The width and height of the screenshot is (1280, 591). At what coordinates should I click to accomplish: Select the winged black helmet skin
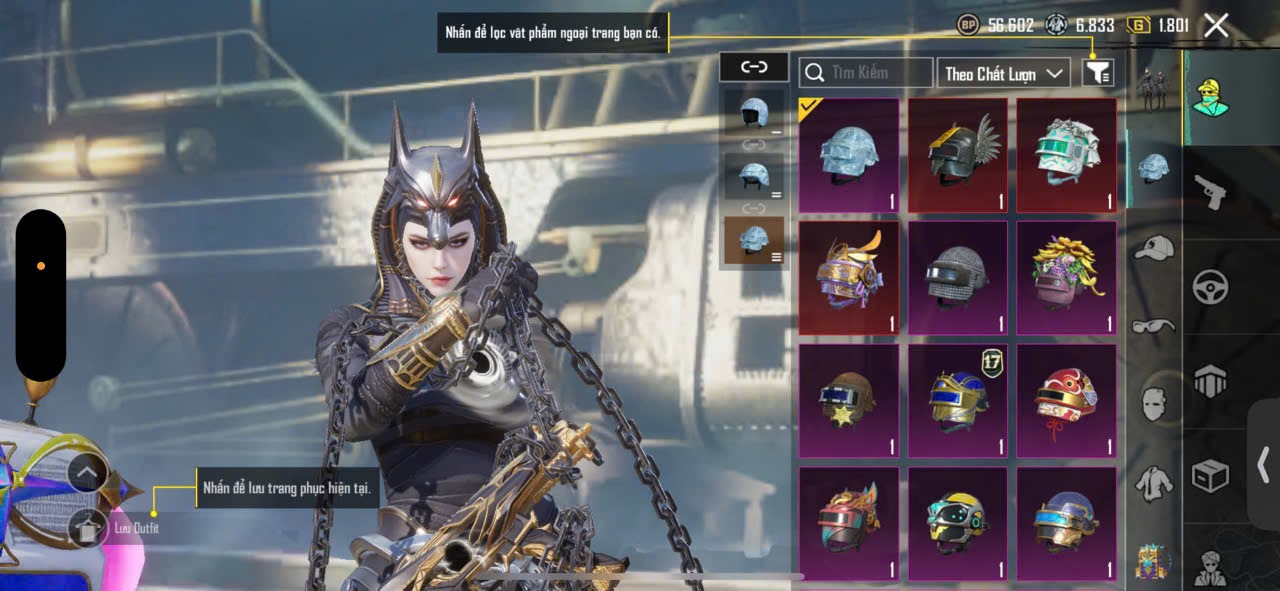(957, 155)
